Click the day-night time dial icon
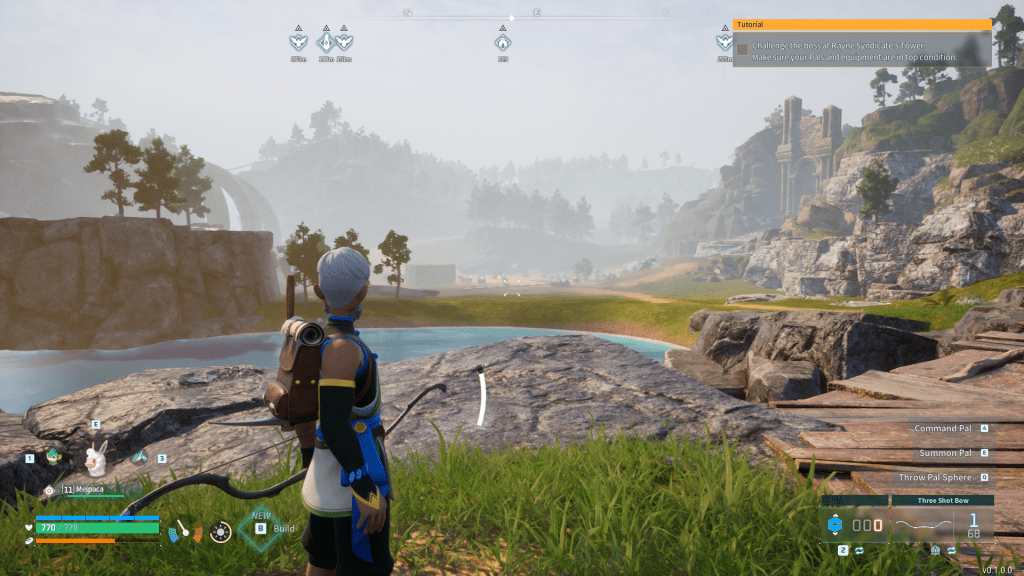The width and height of the screenshot is (1024, 576). (x=220, y=532)
